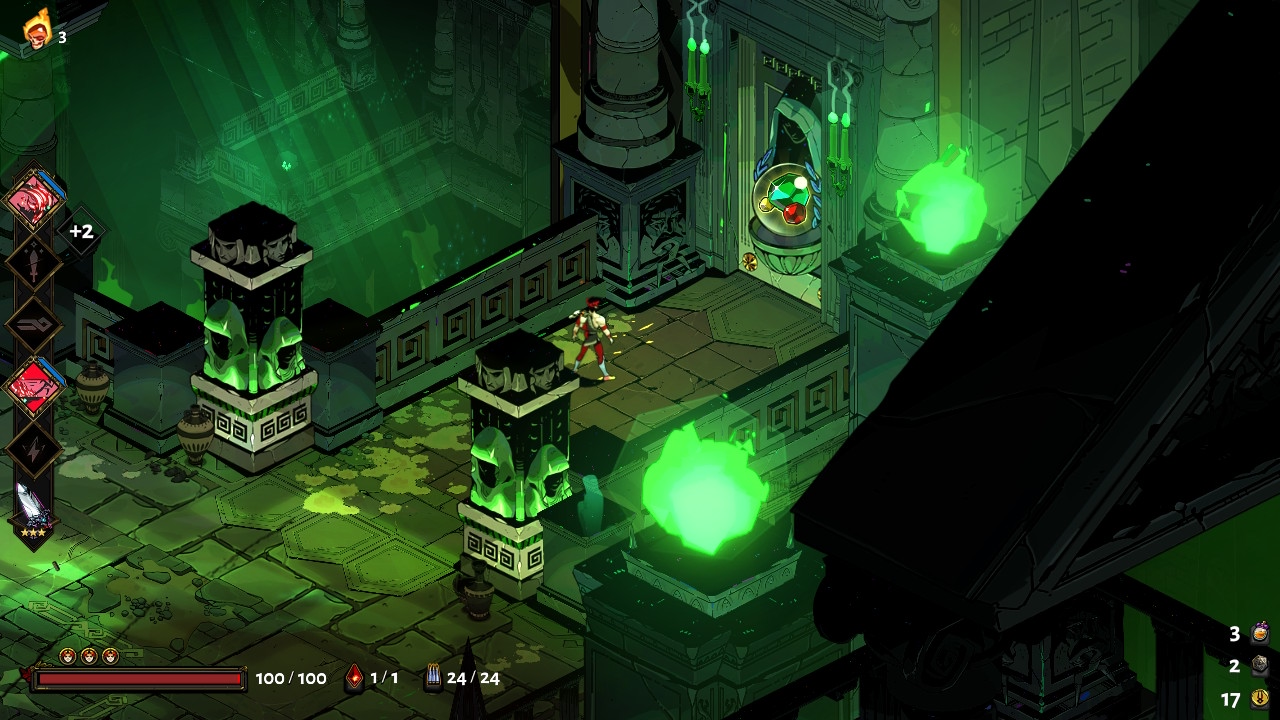Click the gold obol coin icon
This screenshot has width=1280, height=720.
[1260, 698]
